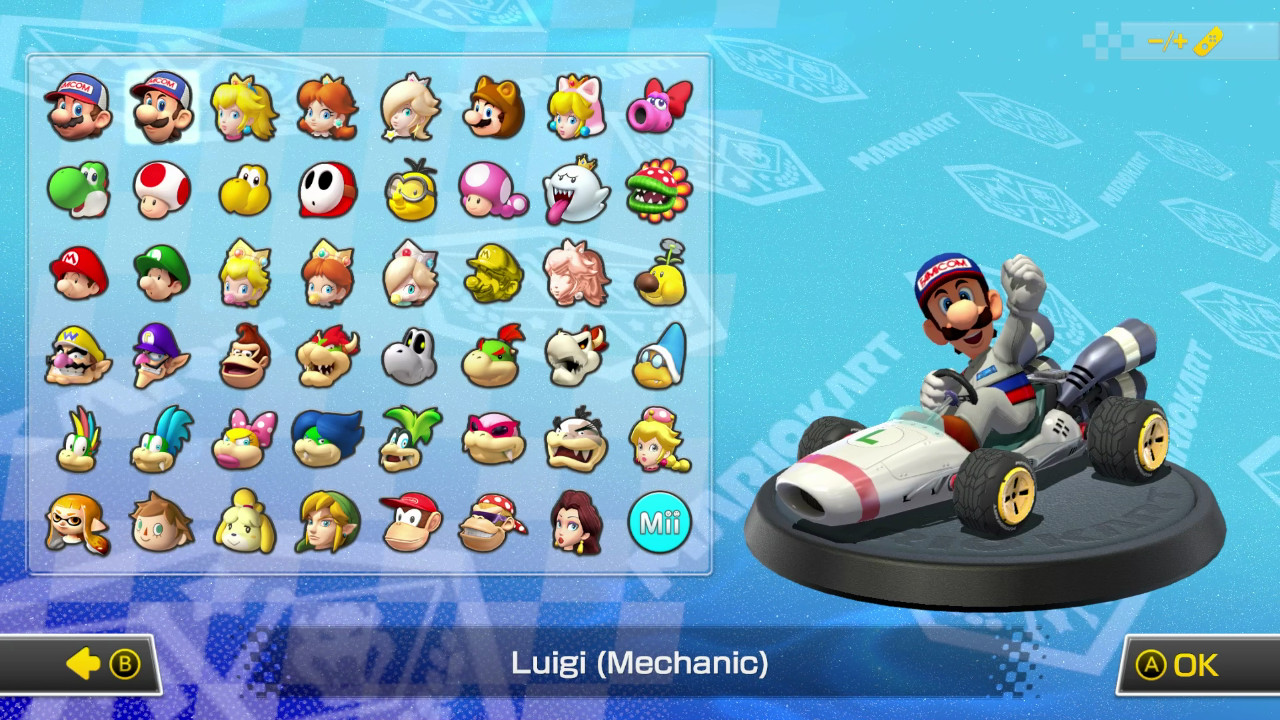The width and height of the screenshot is (1280, 720).
Task: Select King Boo from the roster
Action: point(577,190)
